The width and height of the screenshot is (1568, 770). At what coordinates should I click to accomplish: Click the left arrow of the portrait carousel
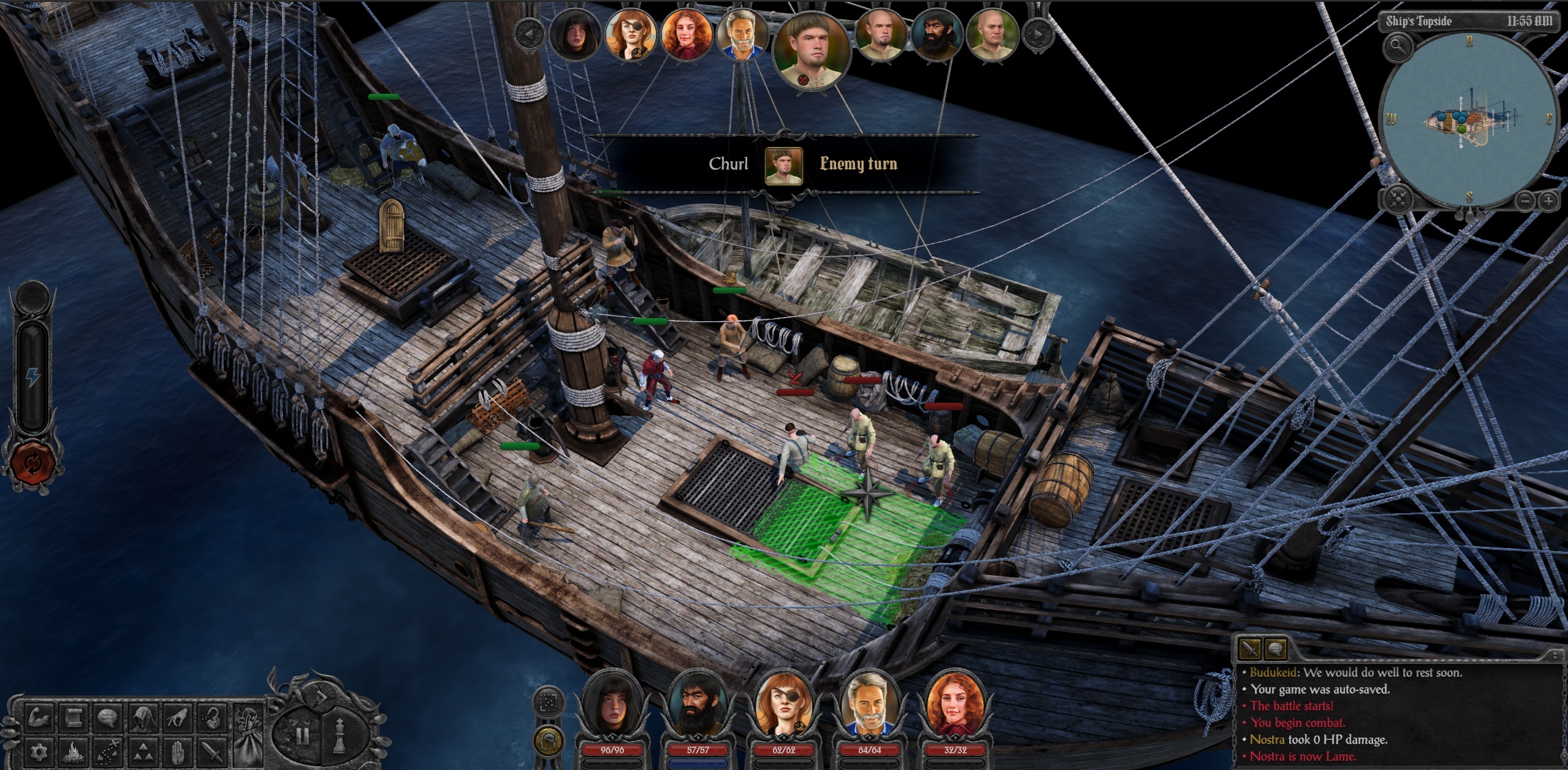528,34
